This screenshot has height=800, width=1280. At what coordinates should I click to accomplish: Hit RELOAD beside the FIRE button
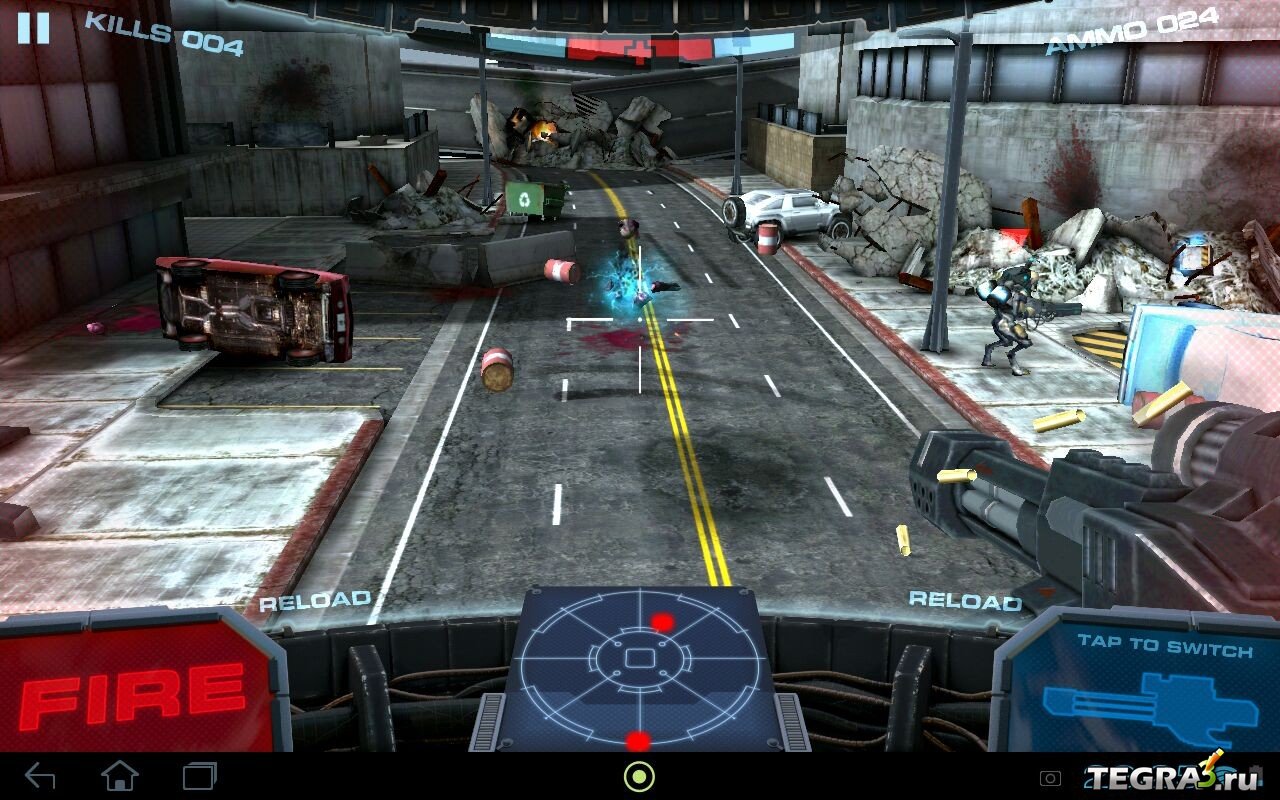[x=315, y=601]
